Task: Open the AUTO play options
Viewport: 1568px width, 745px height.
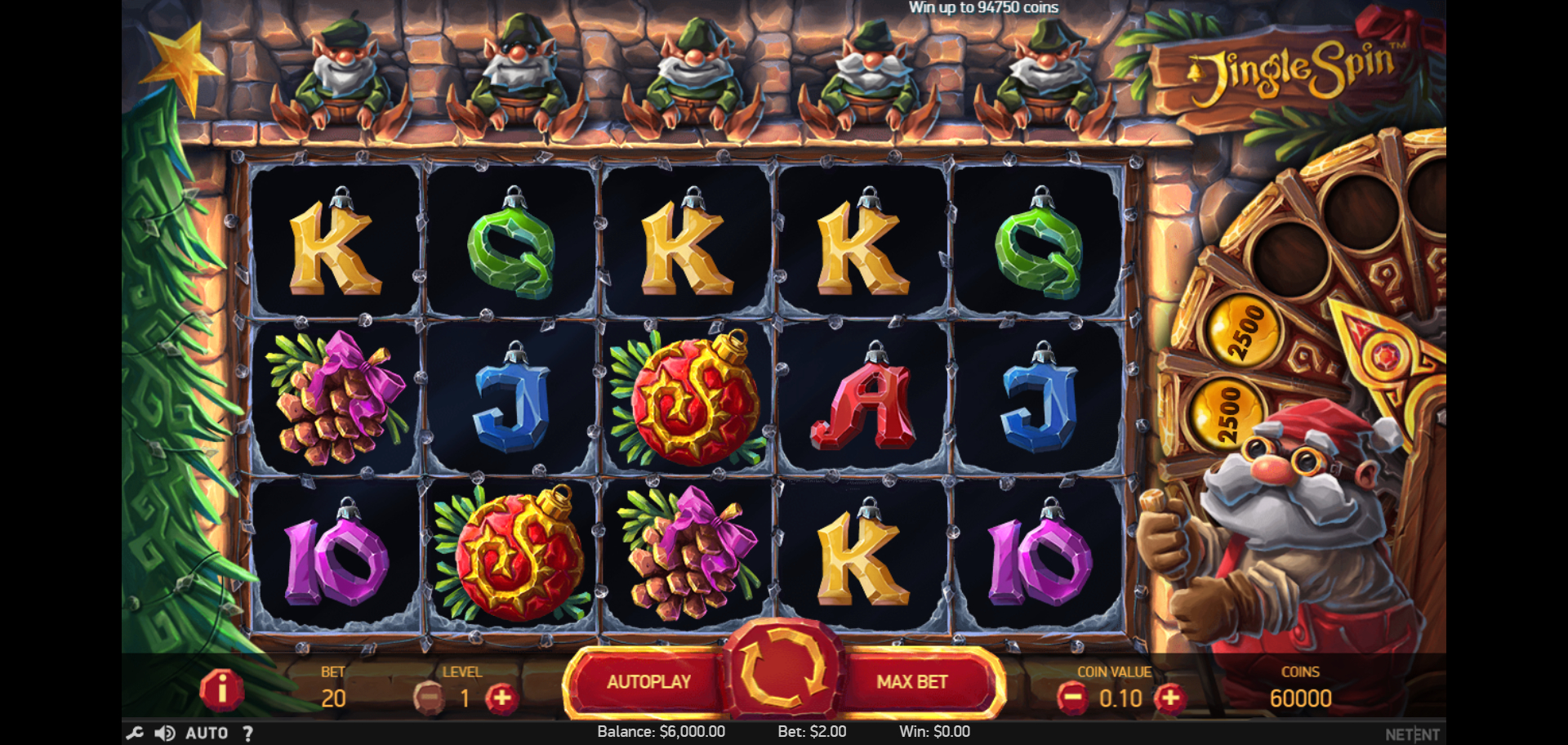Action: tap(207, 733)
